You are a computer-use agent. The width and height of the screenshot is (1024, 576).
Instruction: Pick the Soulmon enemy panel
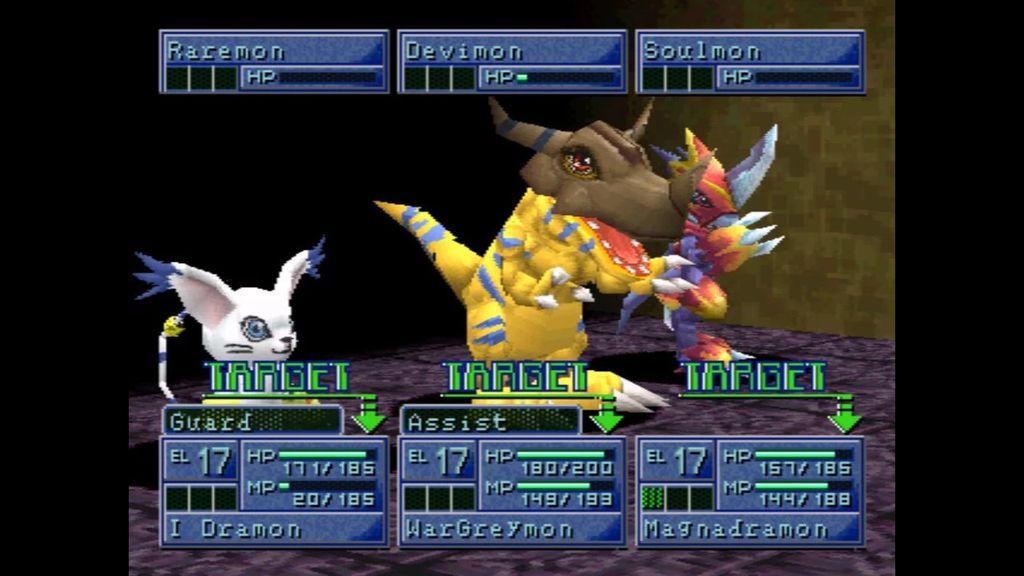click(x=750, y=62)
